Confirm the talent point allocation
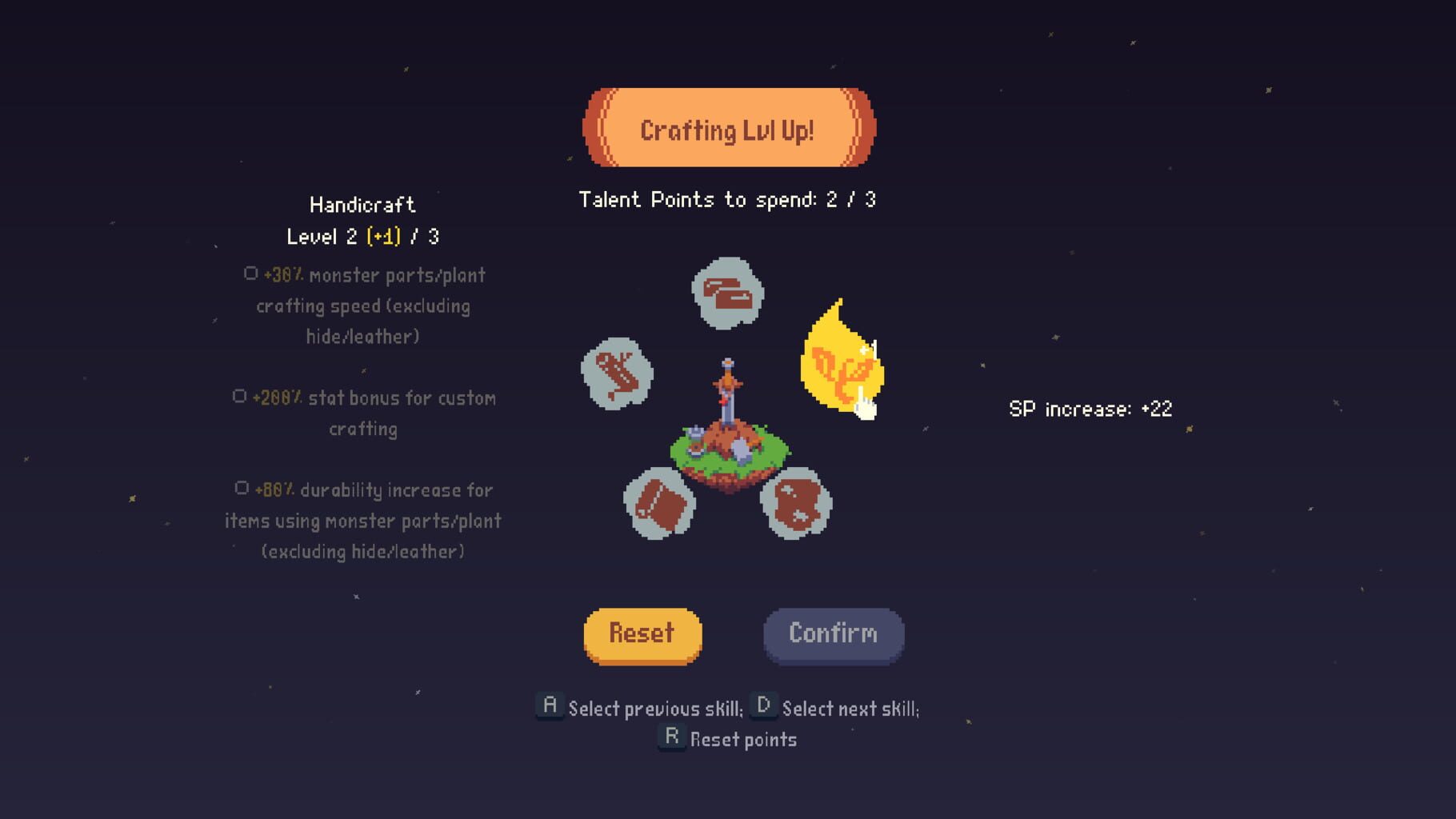Viewport: 1456px width, 819px height. pos(833,633)
